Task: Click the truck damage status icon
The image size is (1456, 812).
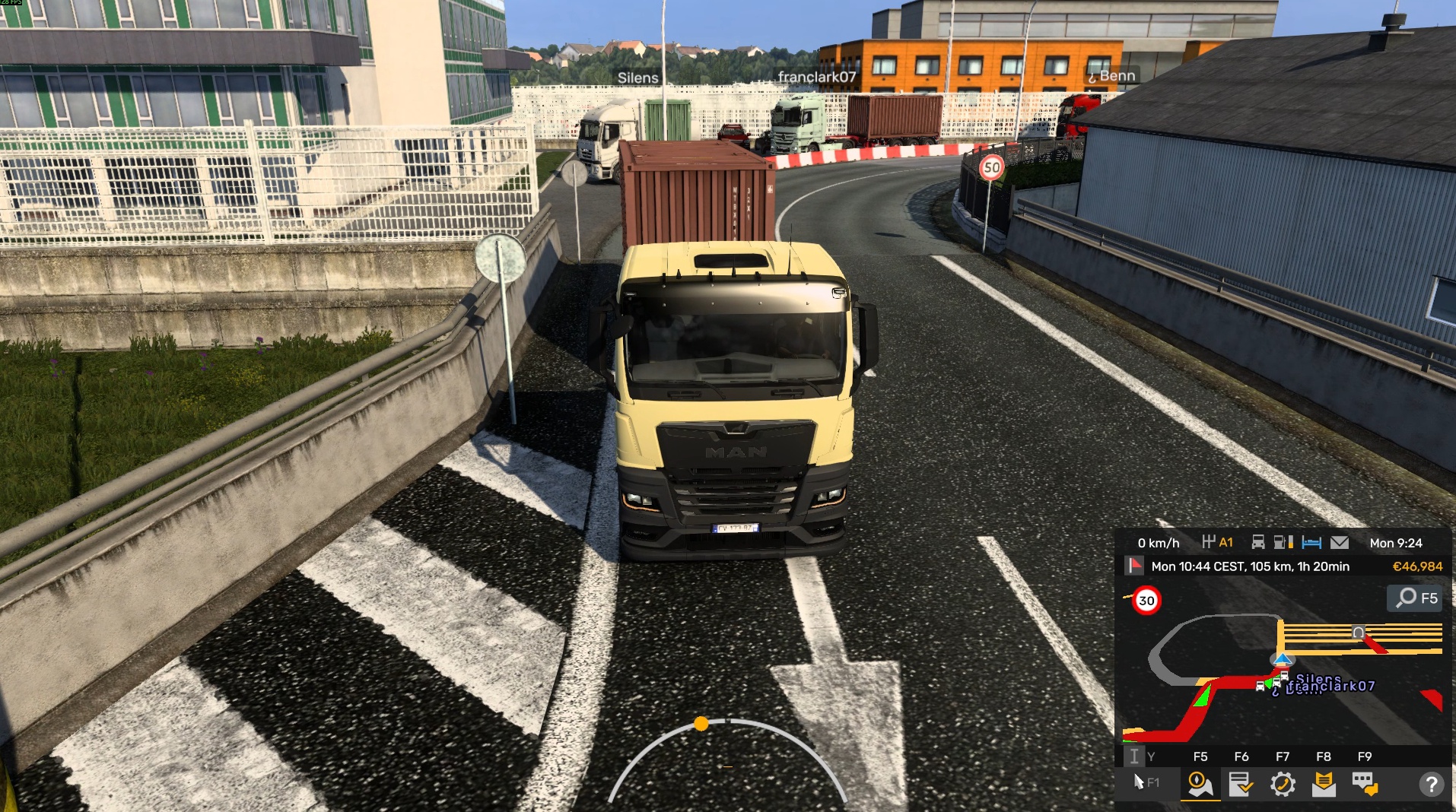Action: point(1258,543)
